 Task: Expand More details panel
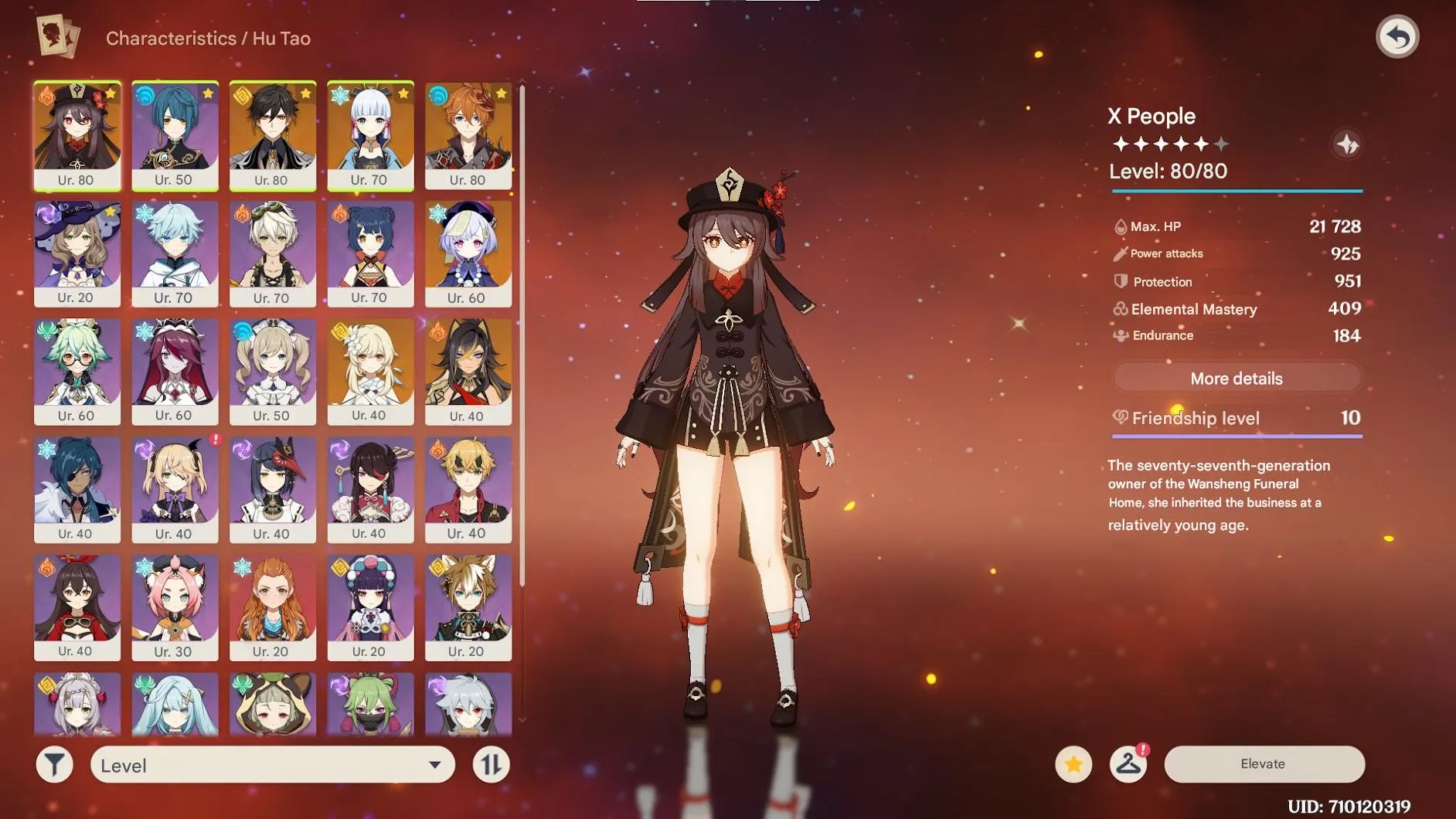point(1236,378)
